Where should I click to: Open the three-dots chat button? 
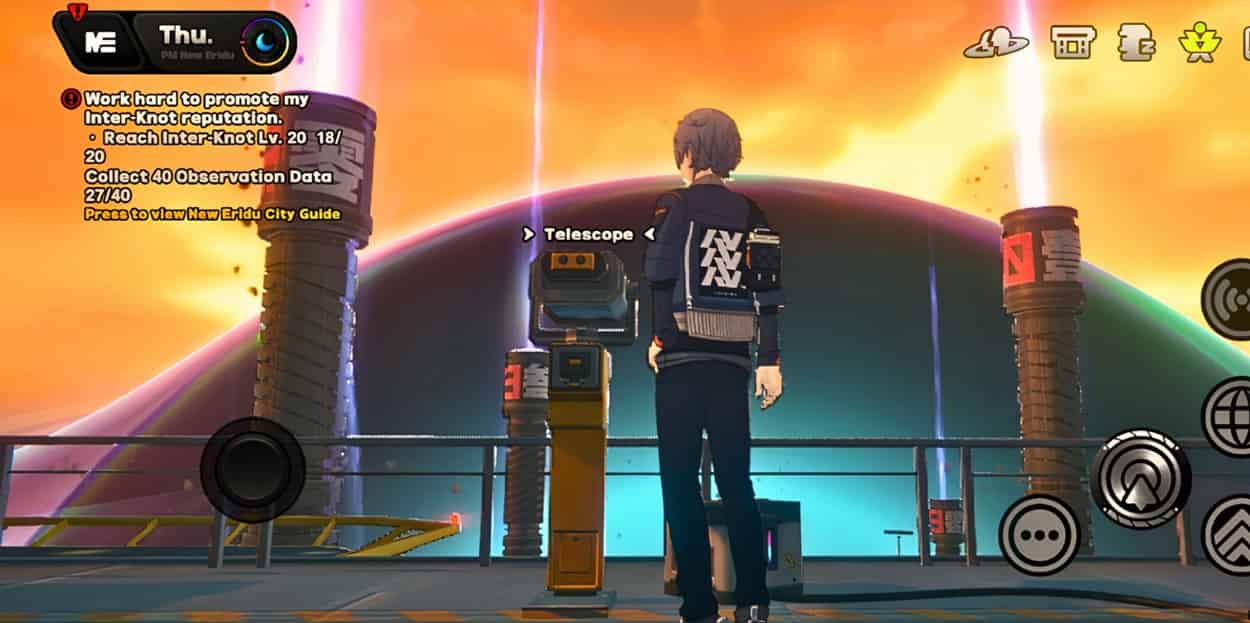1039,534
